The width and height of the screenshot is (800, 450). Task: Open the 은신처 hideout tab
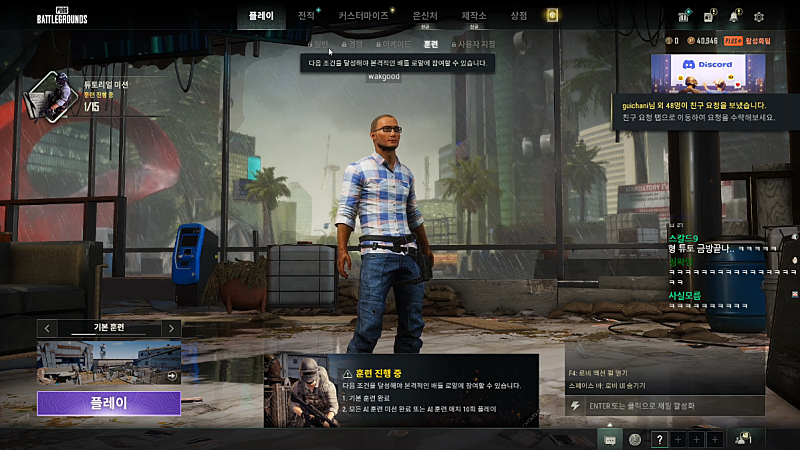click(x=425, y=16)
